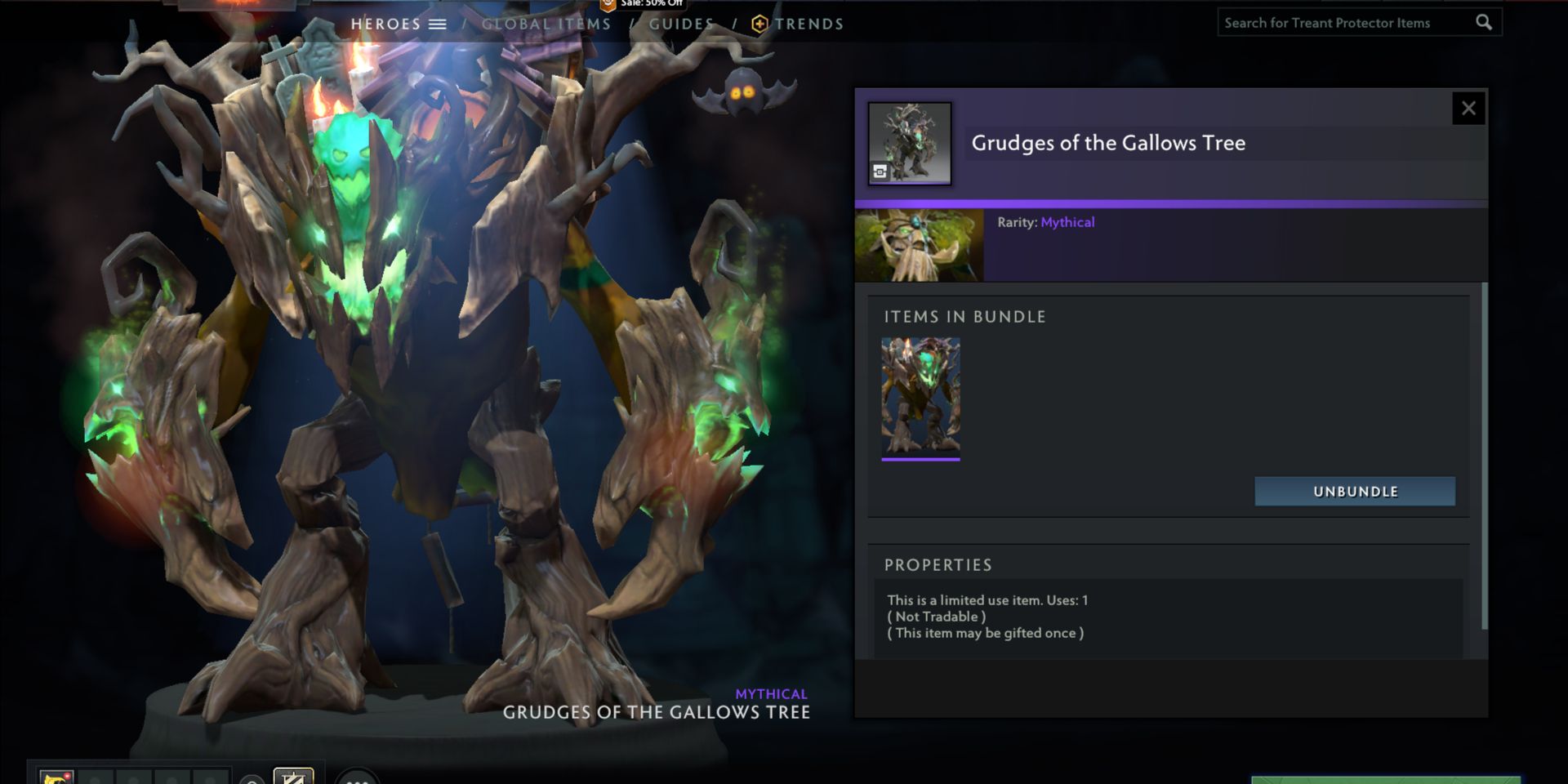Screen dimensions: 1568x784
Task: Click the Grudges of the Gallows Tree bundle image
Action: (910, 141)
